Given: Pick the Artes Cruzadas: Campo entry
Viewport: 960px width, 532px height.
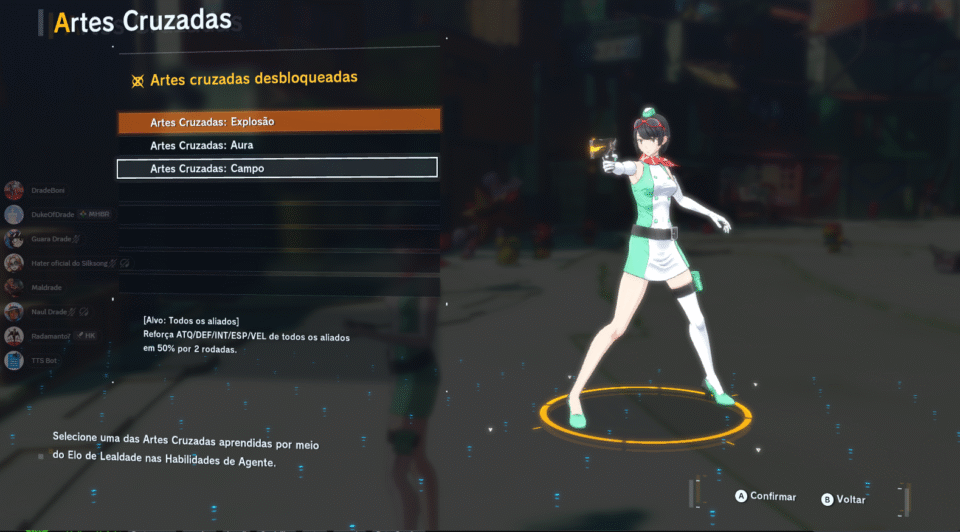Looking at the screenshot, I should [278, 169].
